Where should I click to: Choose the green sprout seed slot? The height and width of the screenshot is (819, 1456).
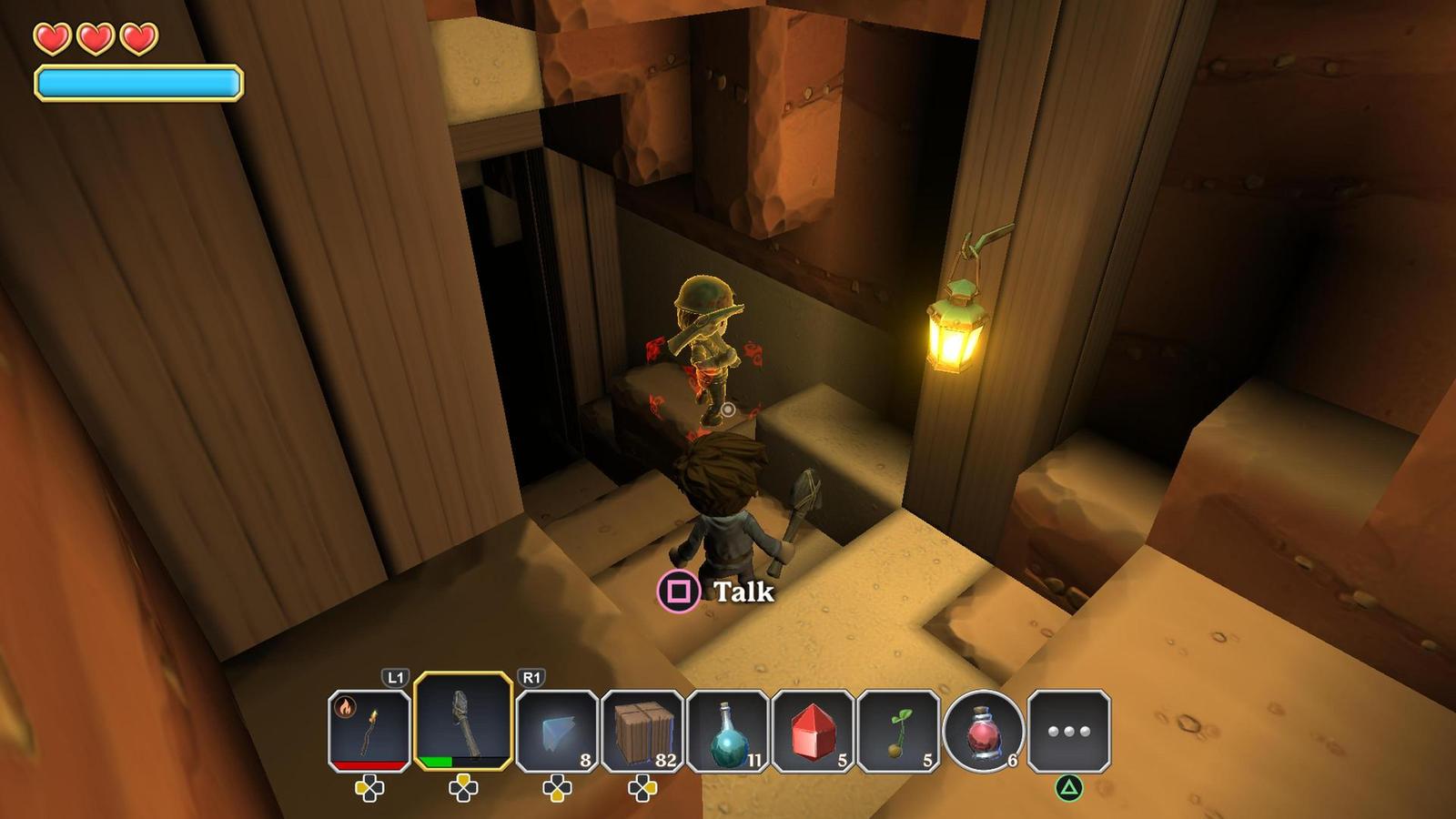pos(898,731)
